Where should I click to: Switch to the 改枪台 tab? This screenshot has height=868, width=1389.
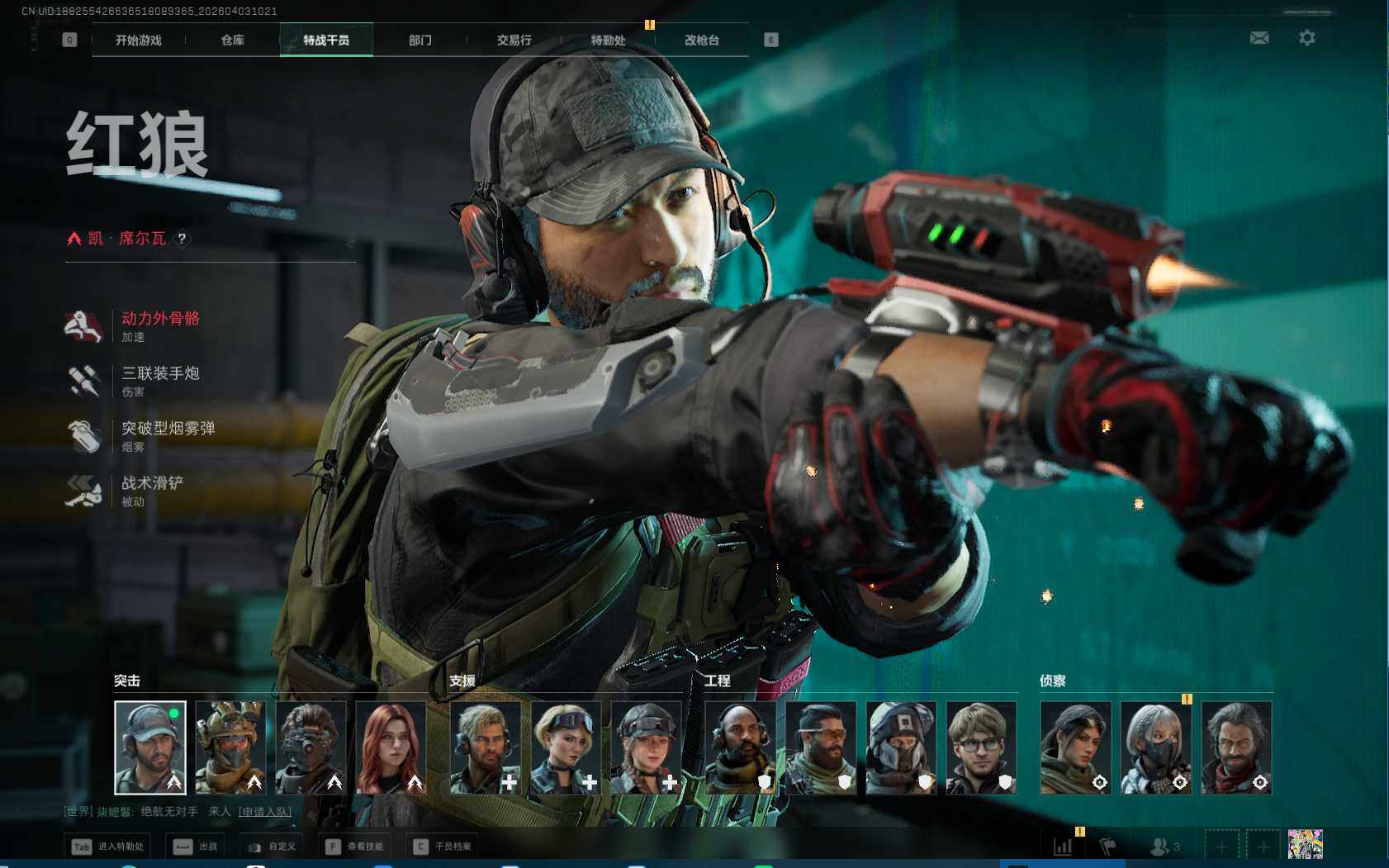click(701, 40)
